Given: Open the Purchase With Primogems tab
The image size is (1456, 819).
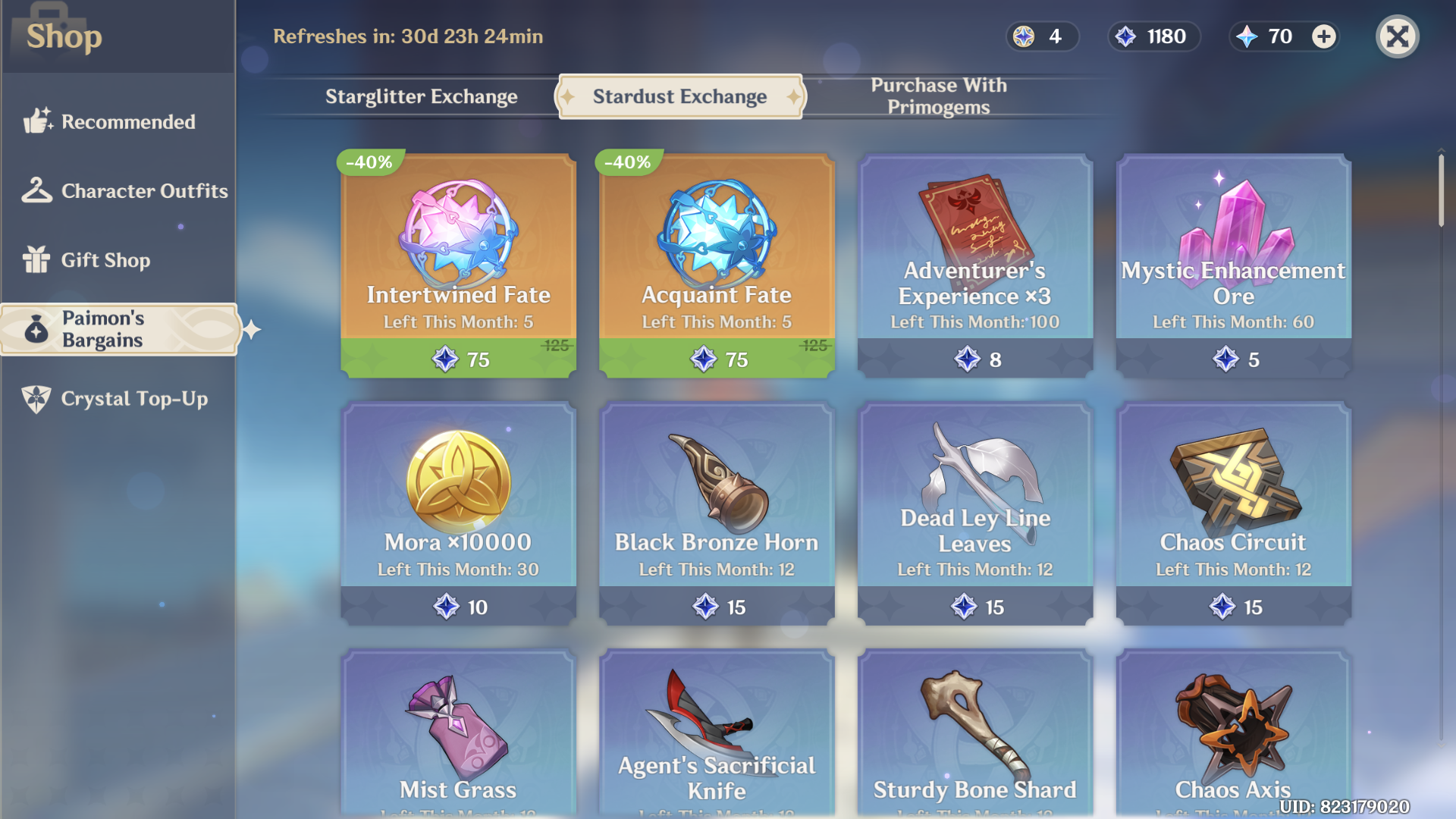Looking at the screenshot, I should click(938, 96).
